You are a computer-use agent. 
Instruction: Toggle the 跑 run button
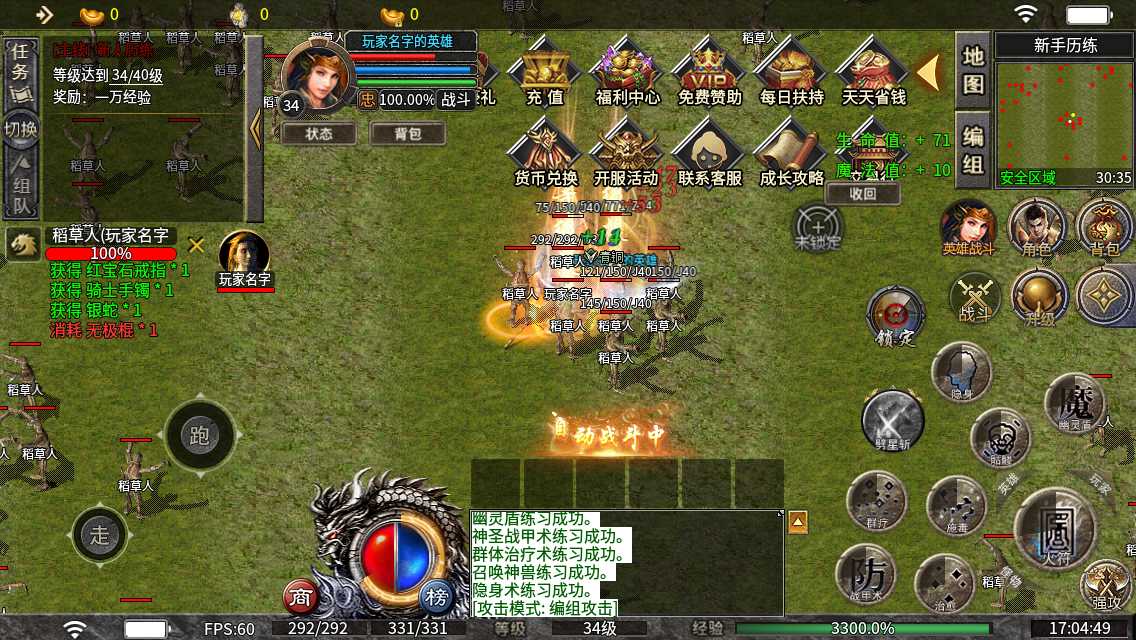(199, 435)
